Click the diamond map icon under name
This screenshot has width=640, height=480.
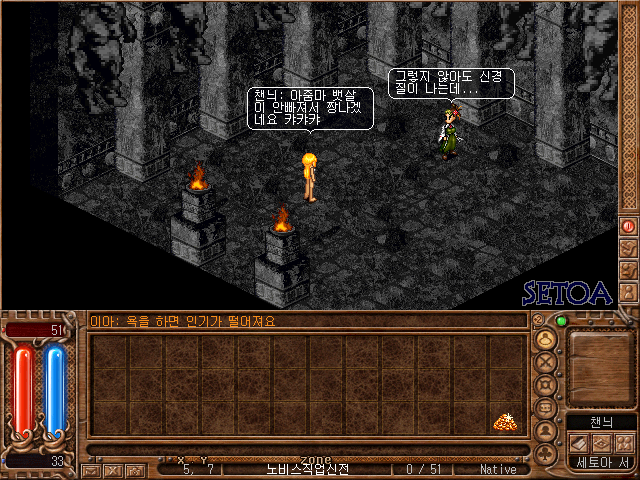pos(602,442)
